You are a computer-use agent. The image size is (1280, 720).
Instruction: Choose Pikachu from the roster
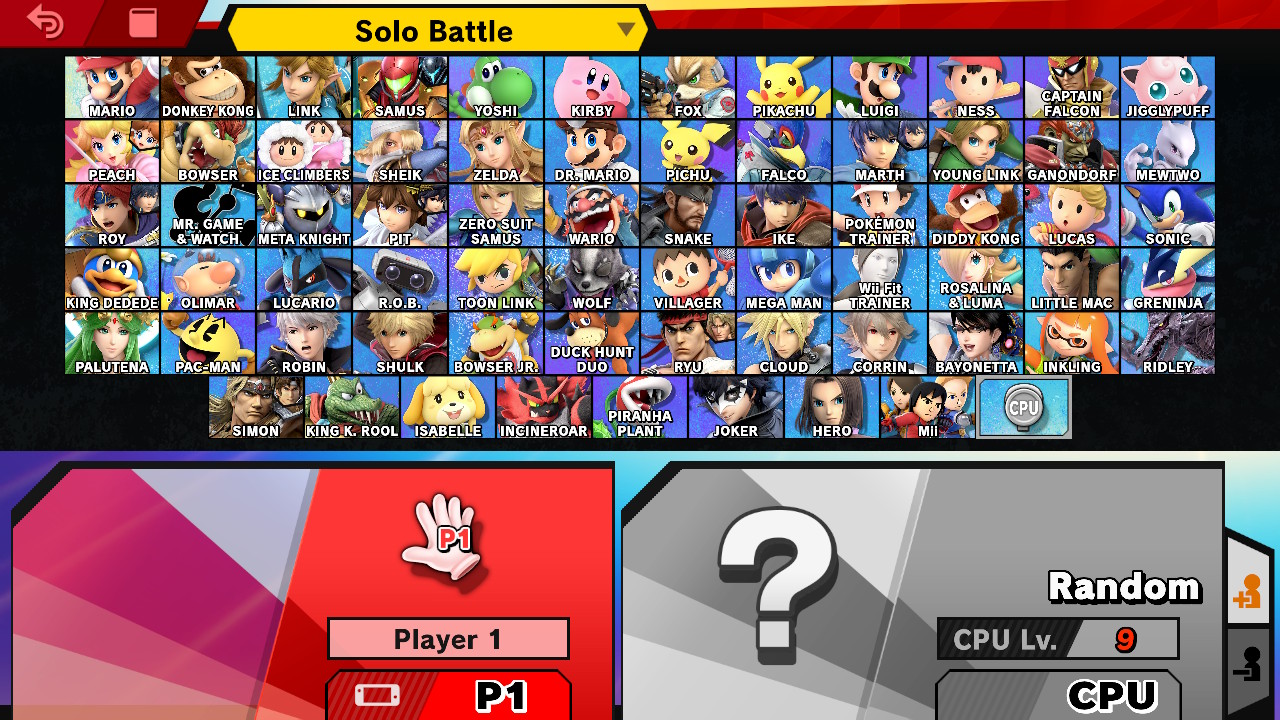(784, 87)
